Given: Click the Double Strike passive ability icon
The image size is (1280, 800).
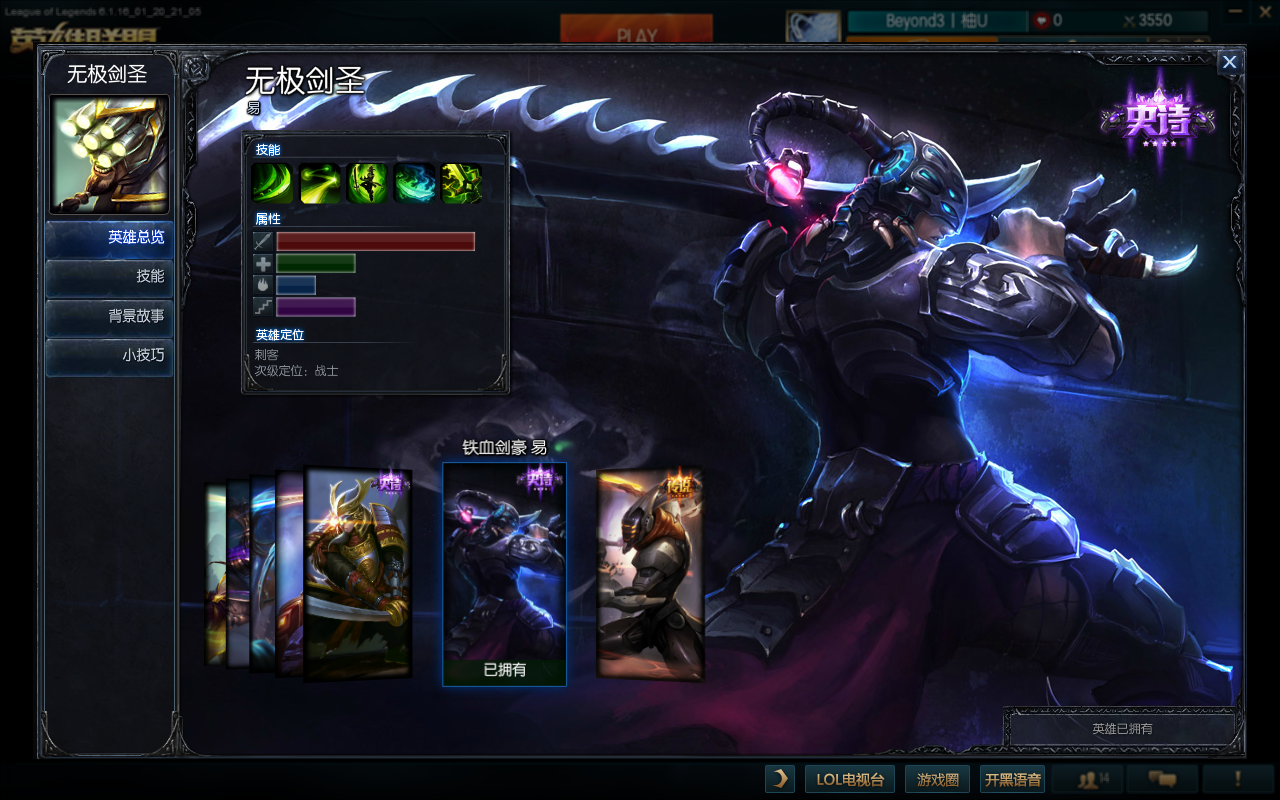Looking at the screenshot, I should (x=271, y=184).
